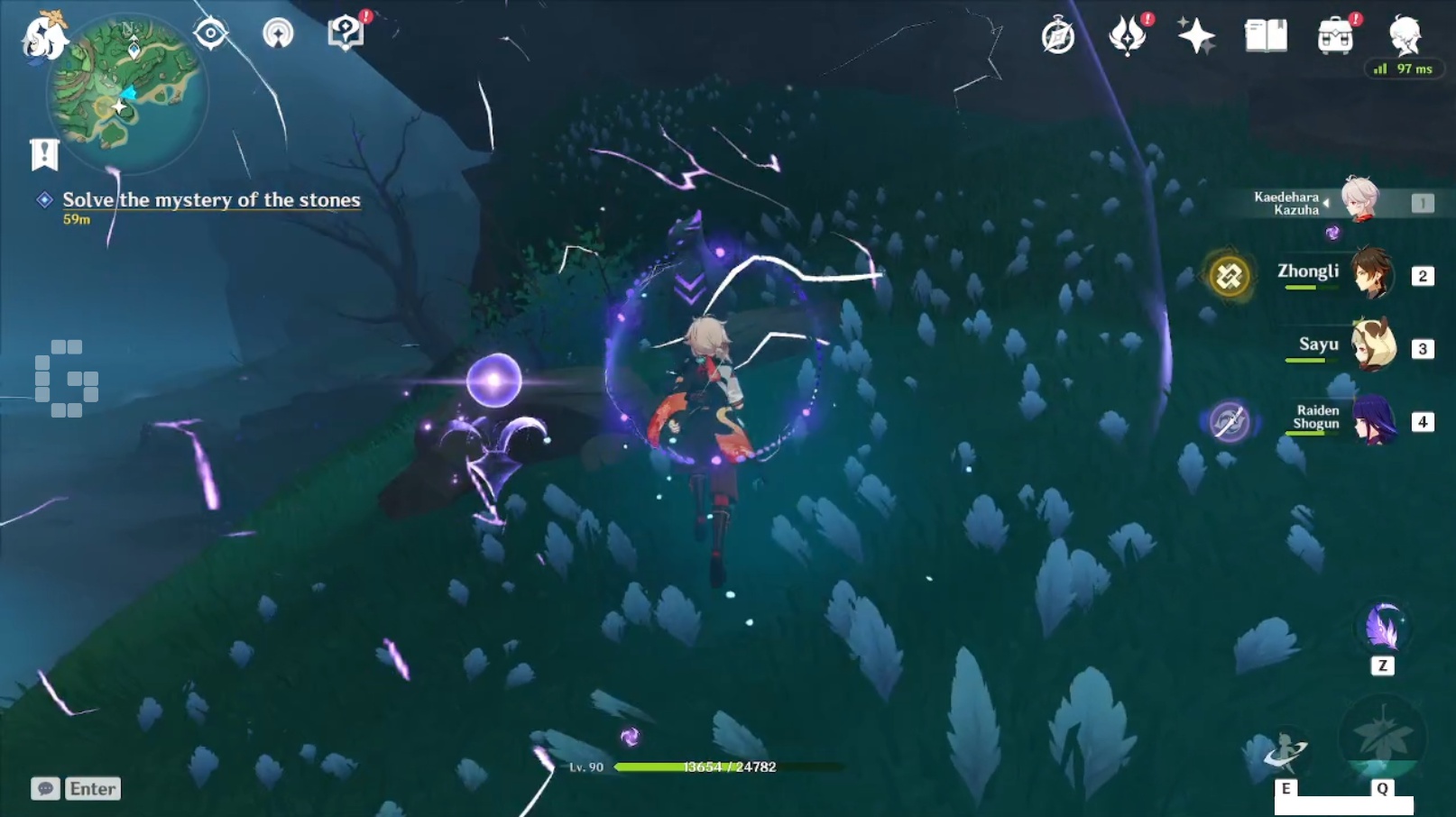1456x817 pixels.
Task: Open the battle pass book icon
Action: [1266, 36]
